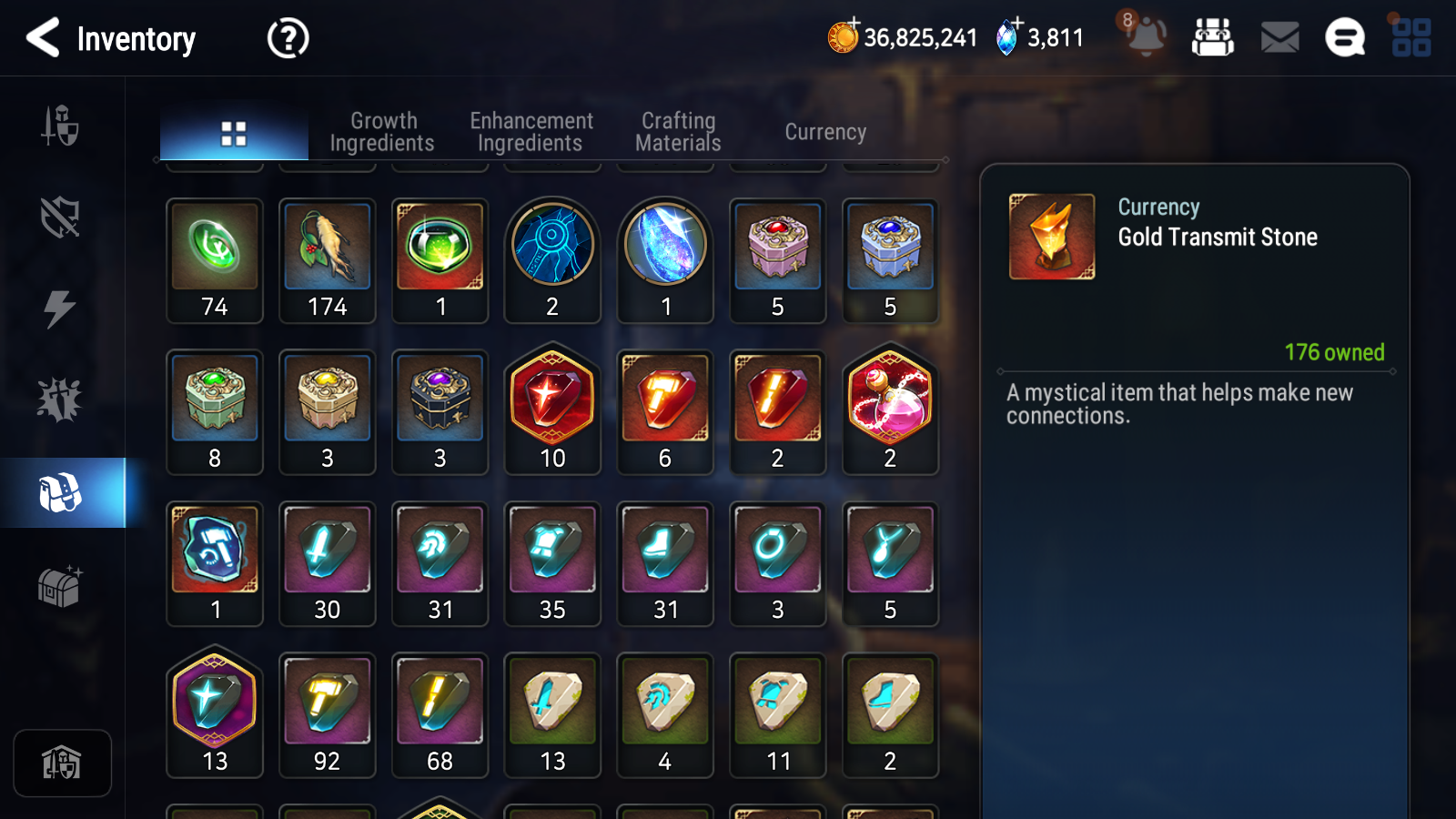Open the chat bubble icon
Image resolution: width=1456 pixels, height=819 pixels.
(1344, 38)
